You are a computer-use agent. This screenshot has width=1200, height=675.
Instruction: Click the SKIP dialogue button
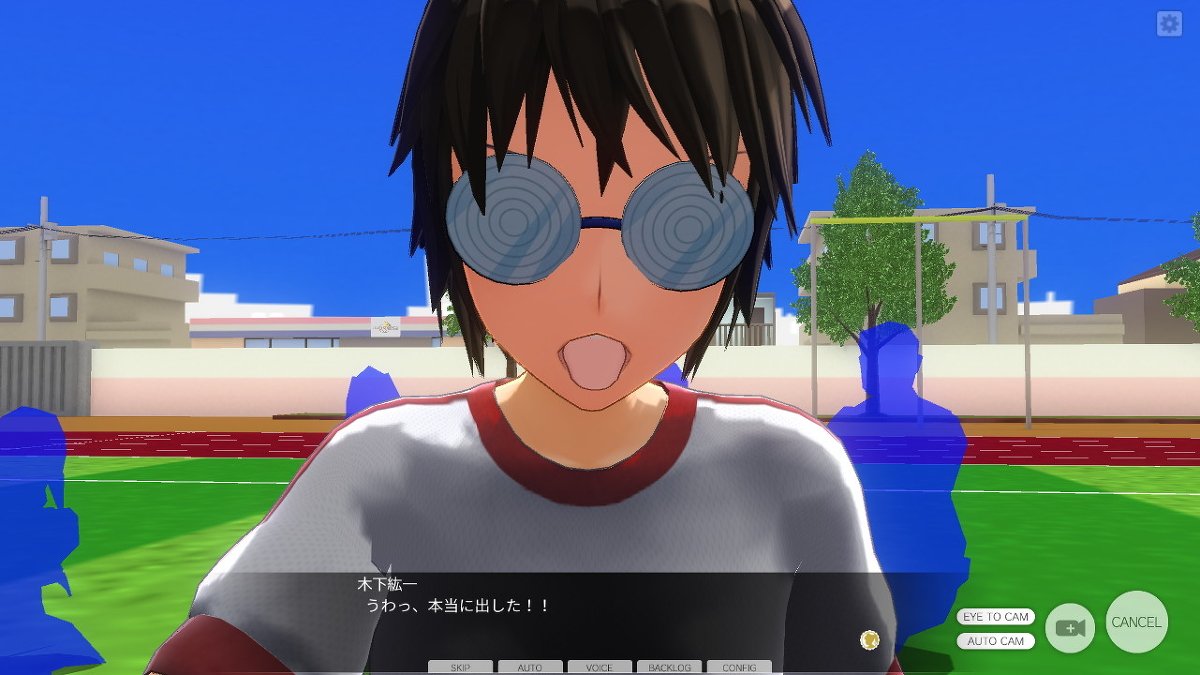pos(460,667)
